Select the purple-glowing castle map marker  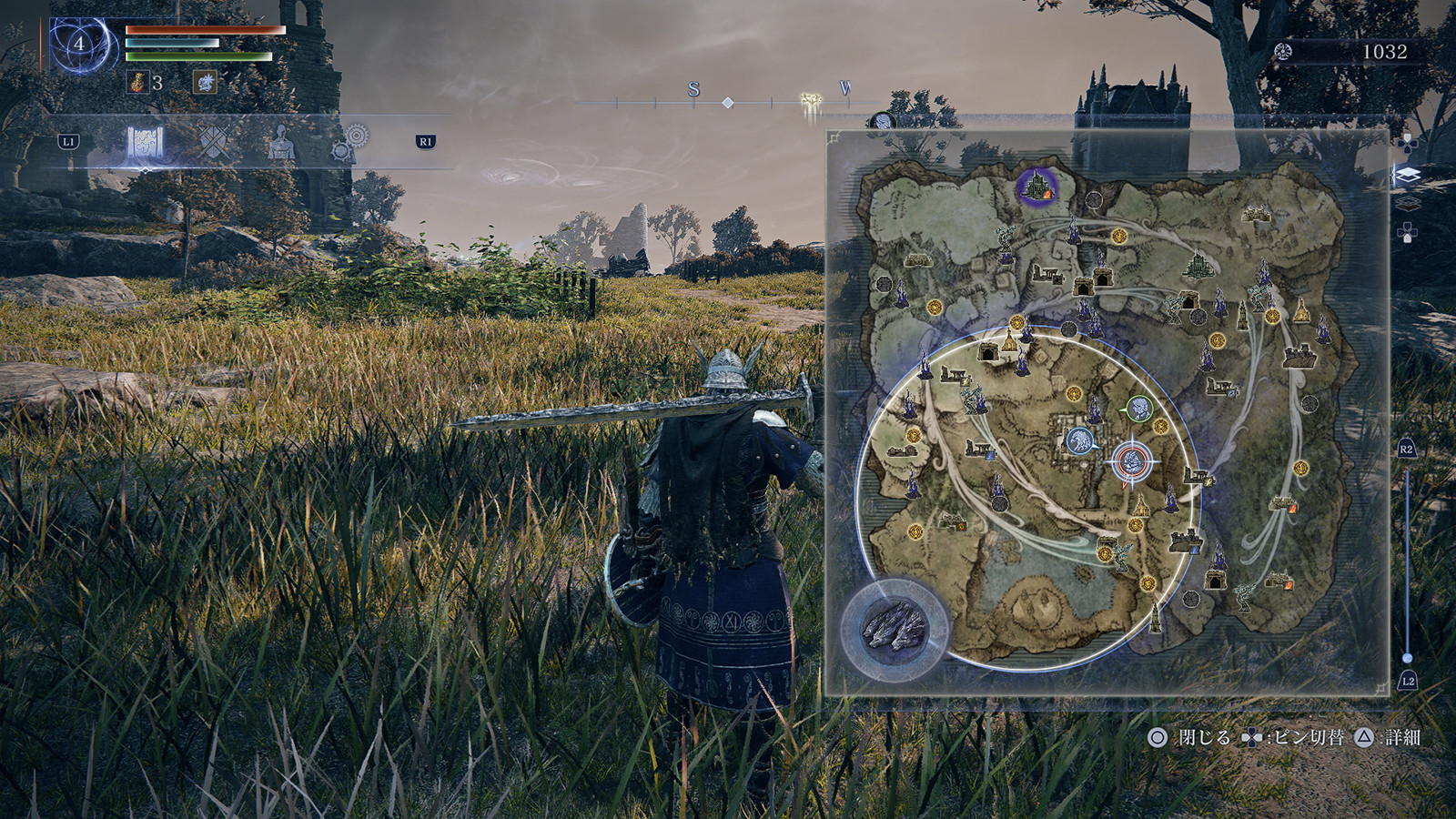click(1036, 187)
